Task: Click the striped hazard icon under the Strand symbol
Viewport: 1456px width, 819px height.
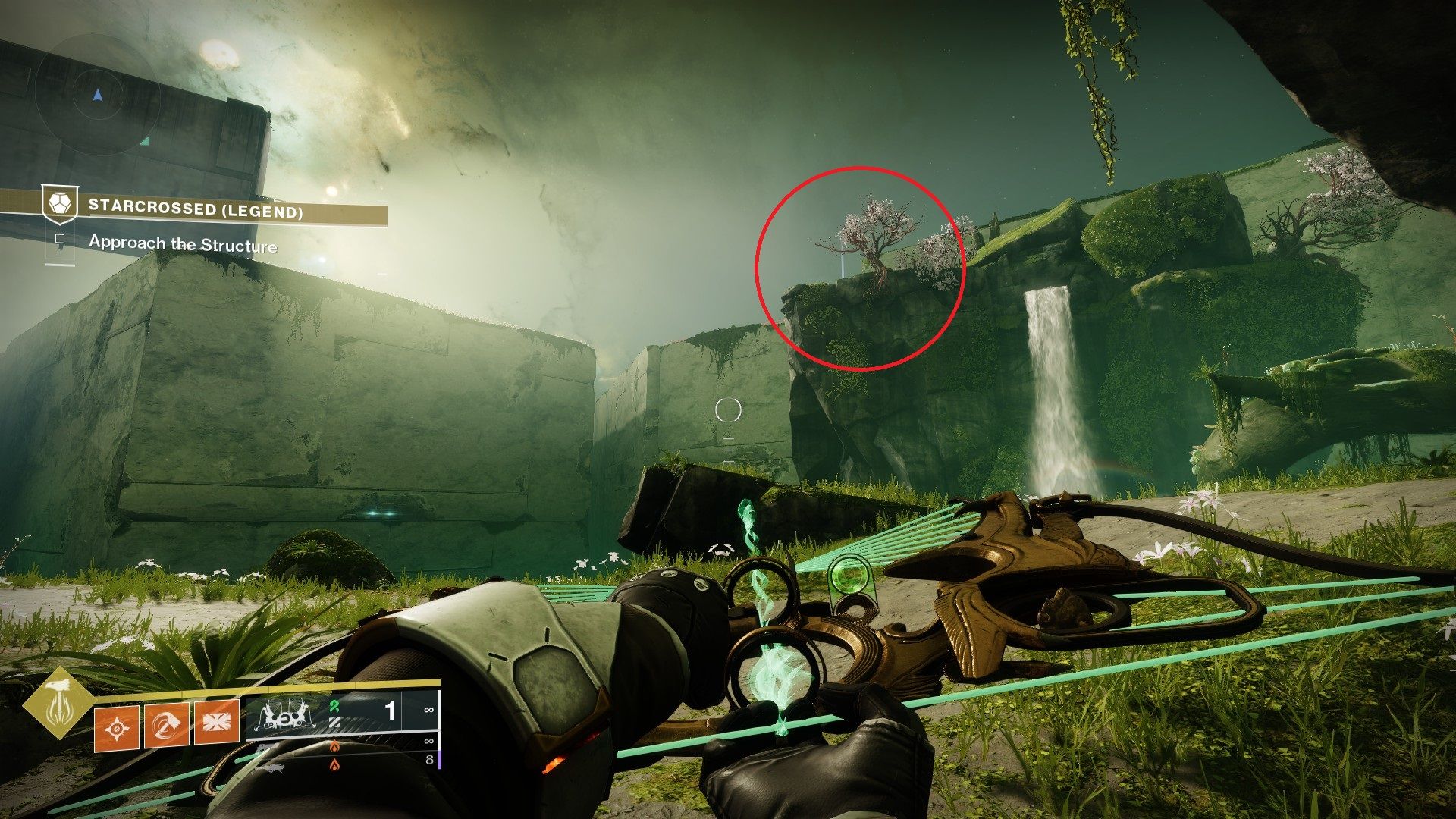Action: (x=334, y=723)
